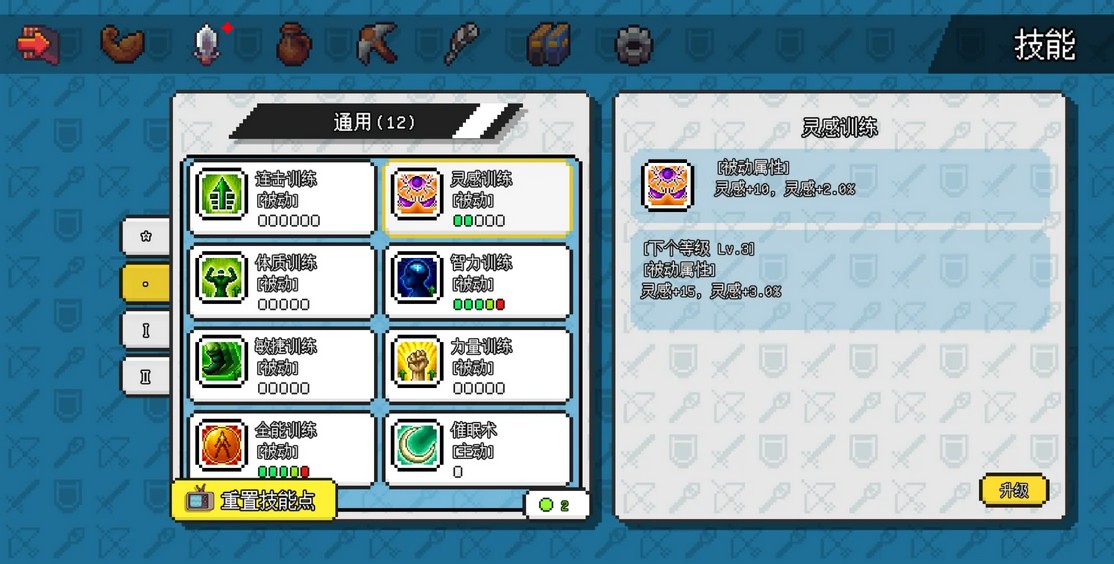
Task: Reset skill points with 重置技能点
Action: pyautogui.click(x=254, y=501)
